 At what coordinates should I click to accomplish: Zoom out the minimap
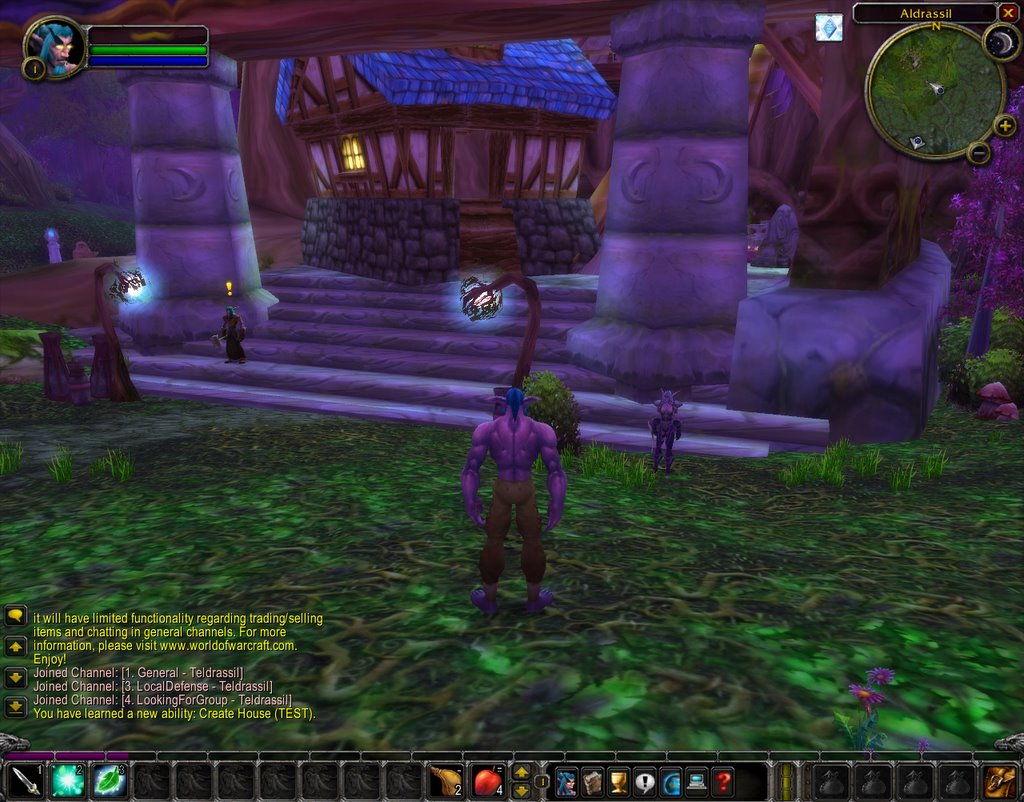click(x=979, y=153)
